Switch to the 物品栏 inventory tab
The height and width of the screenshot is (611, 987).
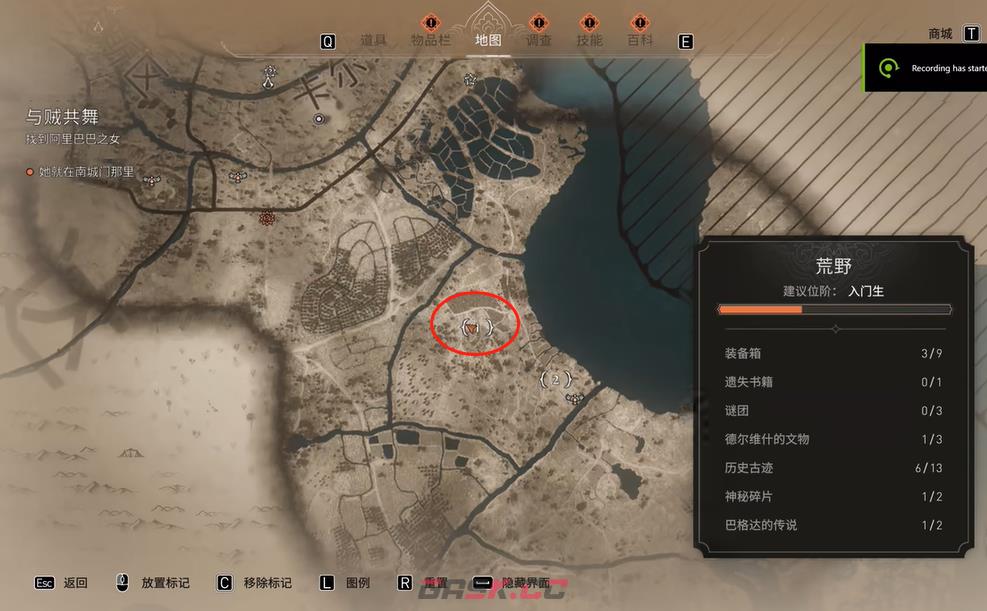431,41
